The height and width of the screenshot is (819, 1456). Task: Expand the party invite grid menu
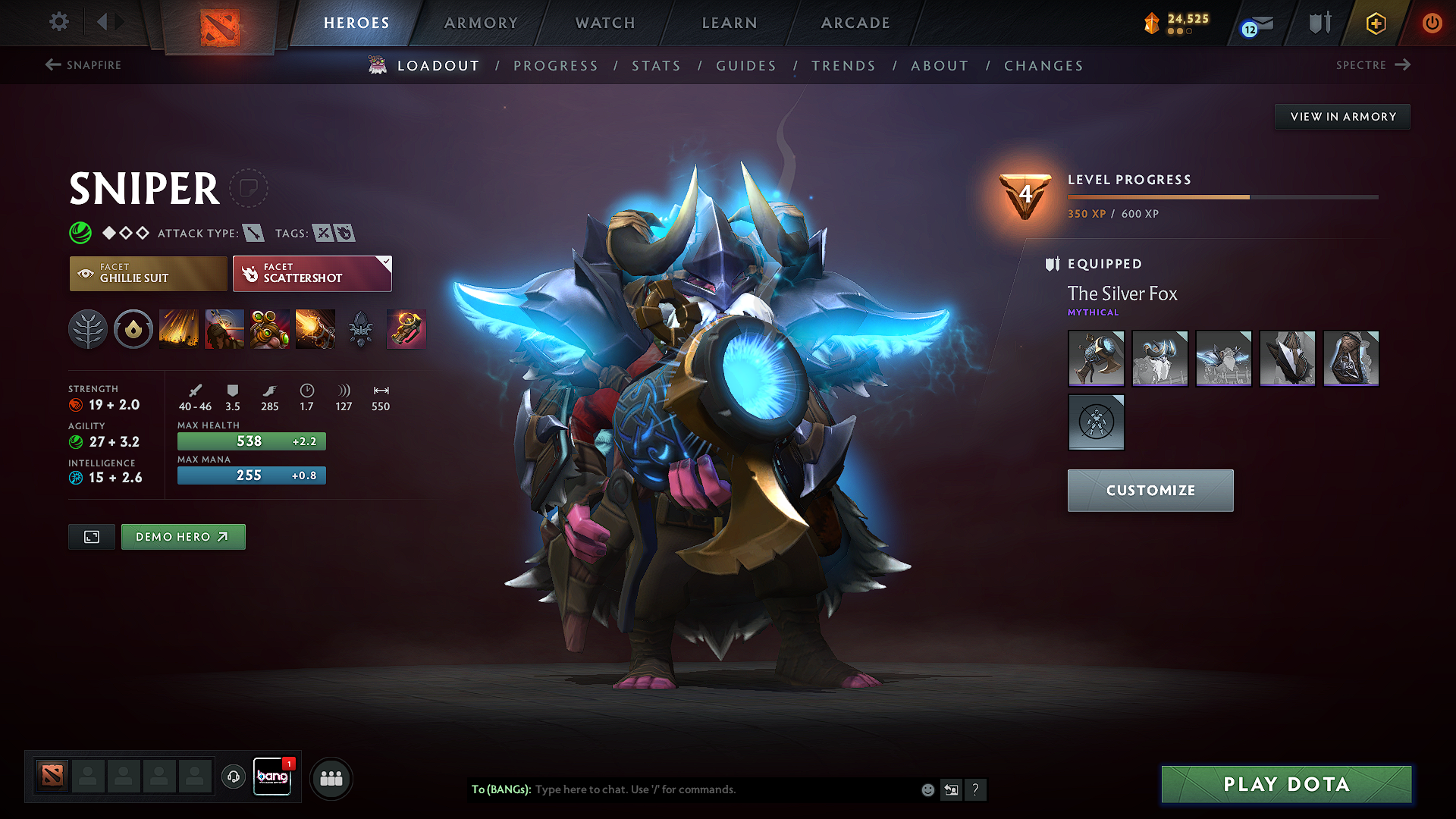point(331,778)
